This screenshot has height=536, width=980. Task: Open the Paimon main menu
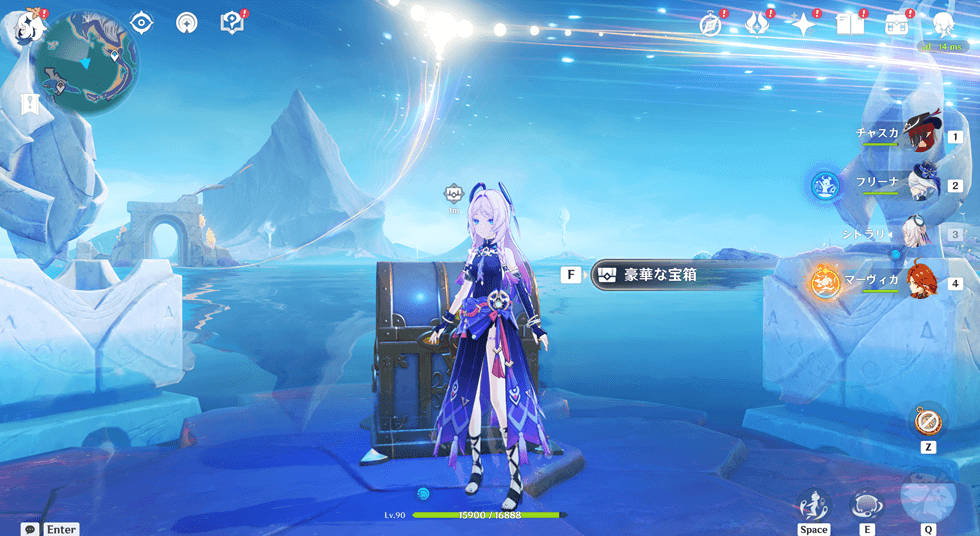(x=27, y=23)
